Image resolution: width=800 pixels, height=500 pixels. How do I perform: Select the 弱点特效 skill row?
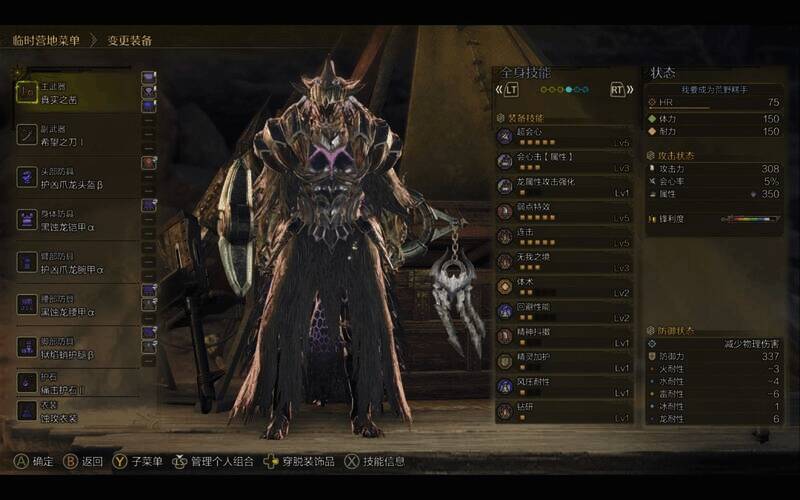[x=565, y=212]
